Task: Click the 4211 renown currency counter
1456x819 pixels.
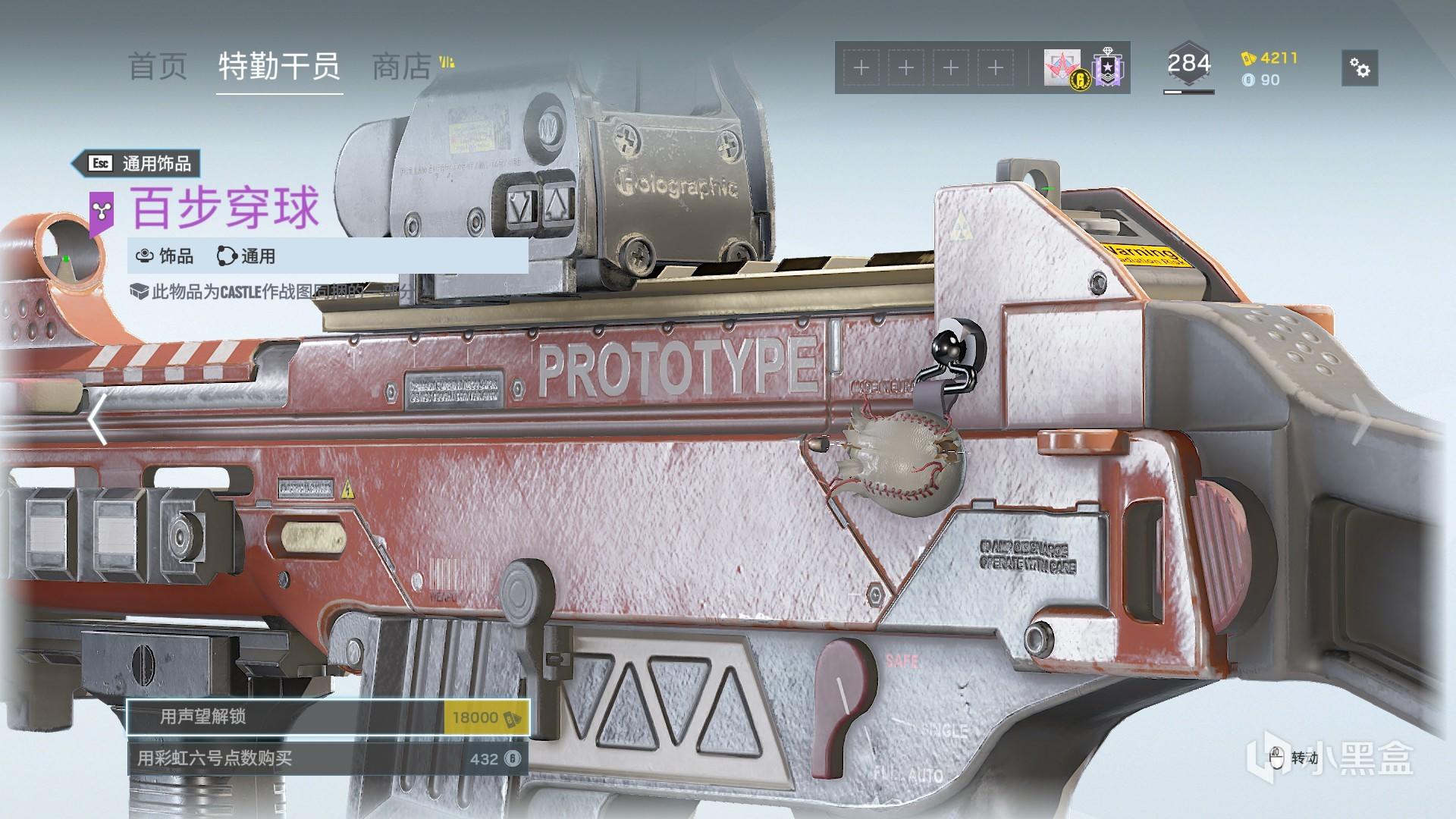Action: pos(1269,58)
